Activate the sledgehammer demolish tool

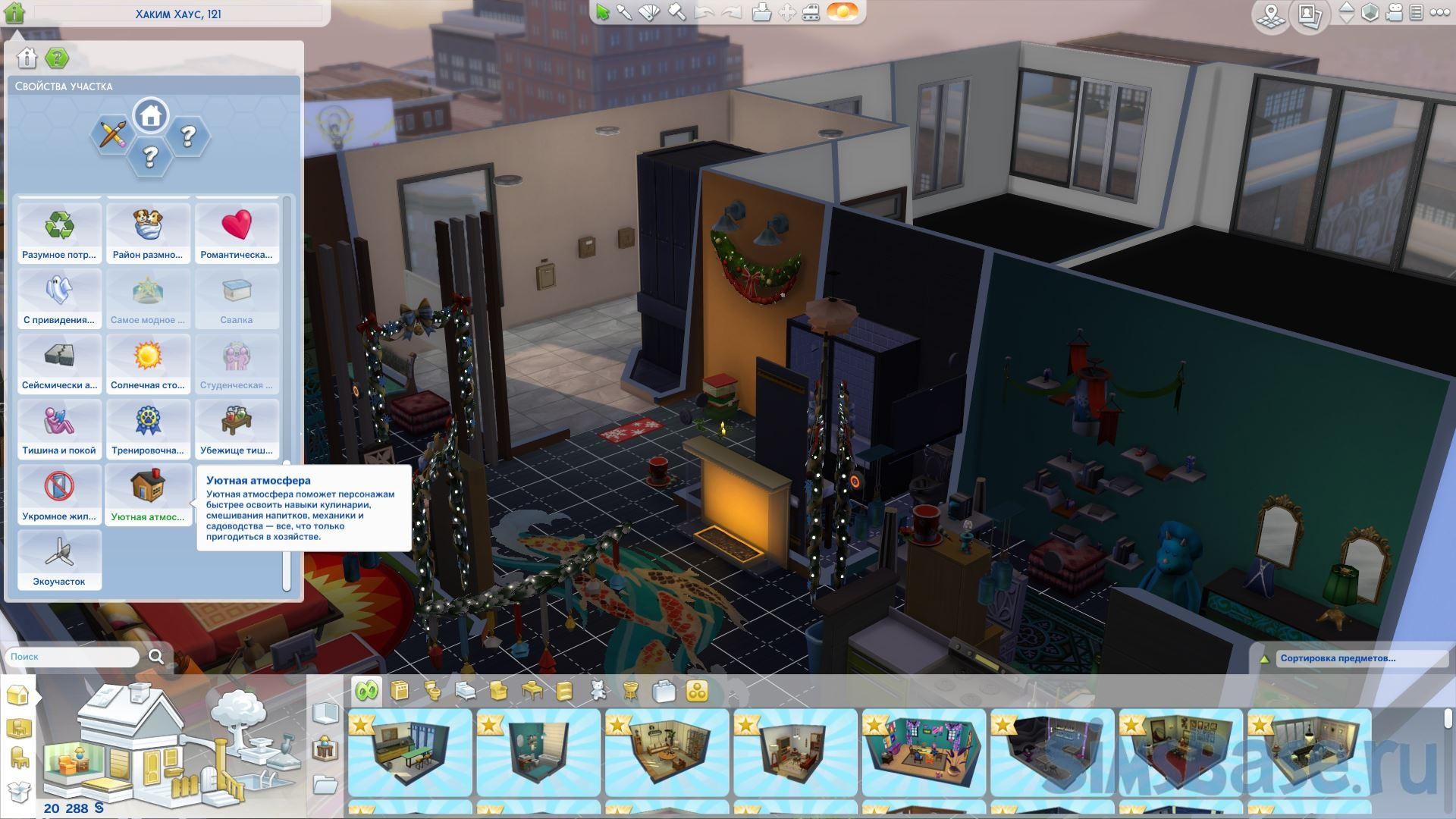tap(676, 12)
